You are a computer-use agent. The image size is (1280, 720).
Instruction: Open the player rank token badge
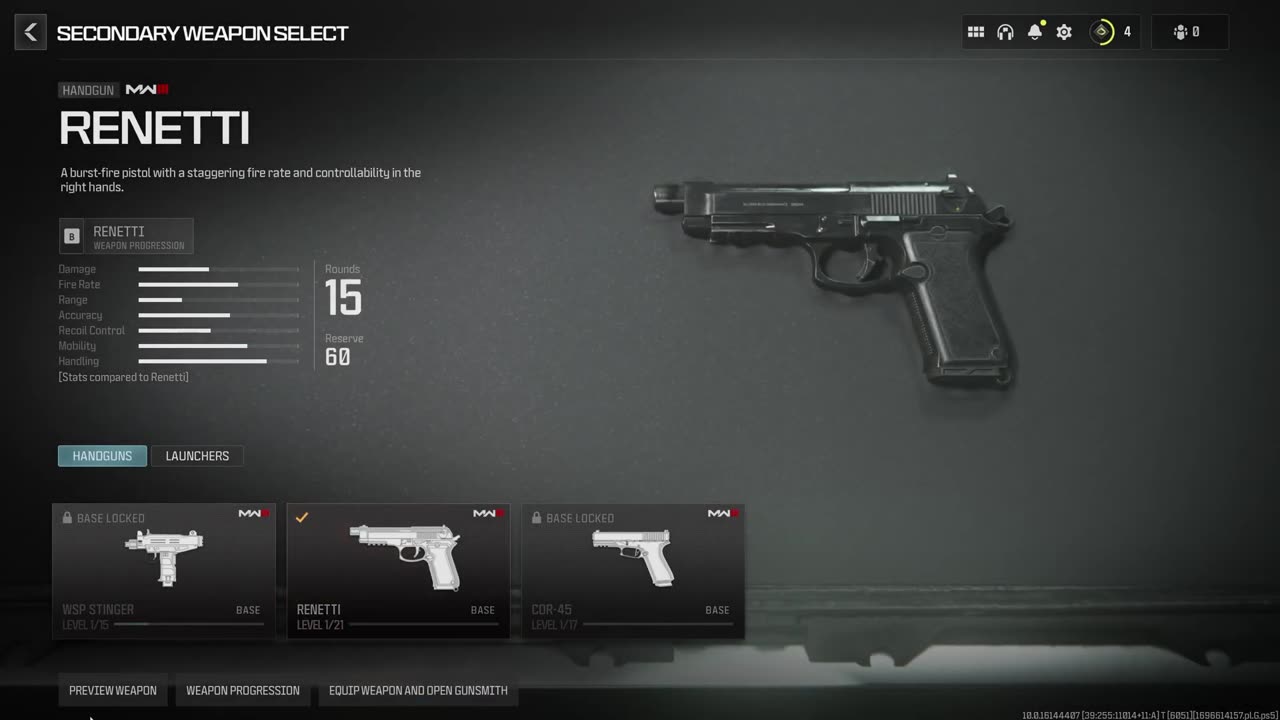coord(1102,32)
